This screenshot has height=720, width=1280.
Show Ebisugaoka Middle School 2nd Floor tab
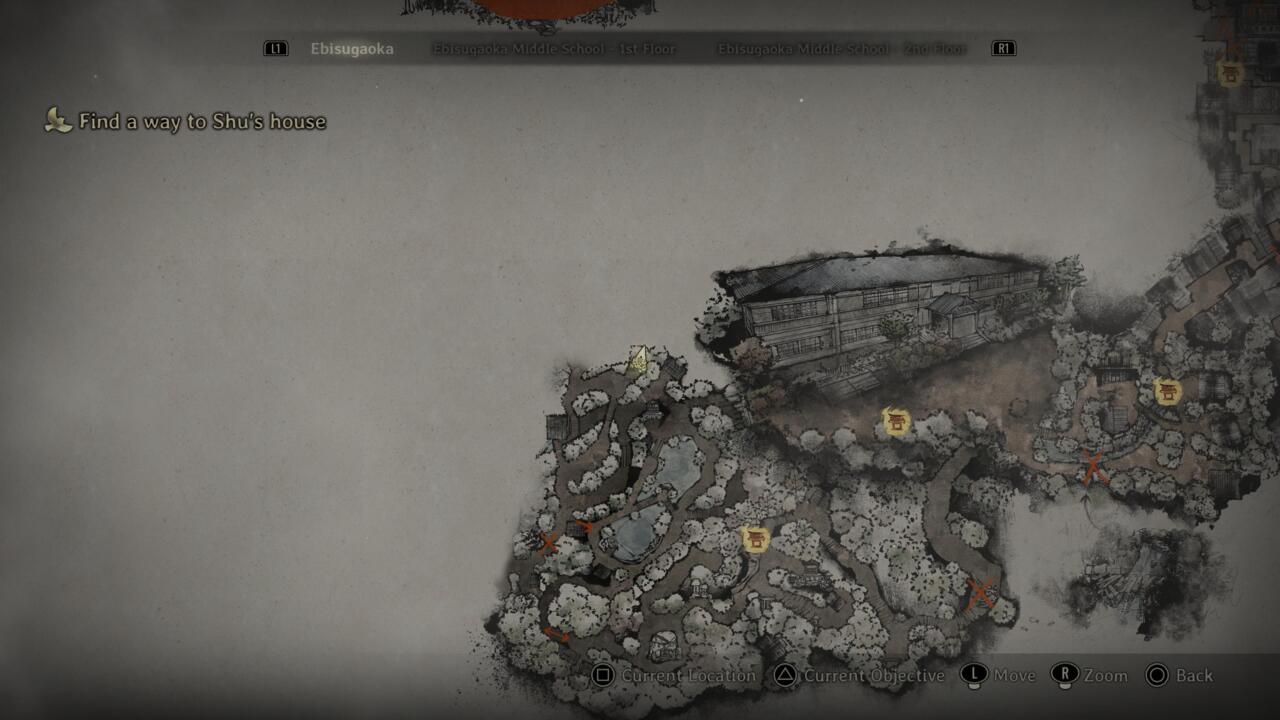coord(841,49)
